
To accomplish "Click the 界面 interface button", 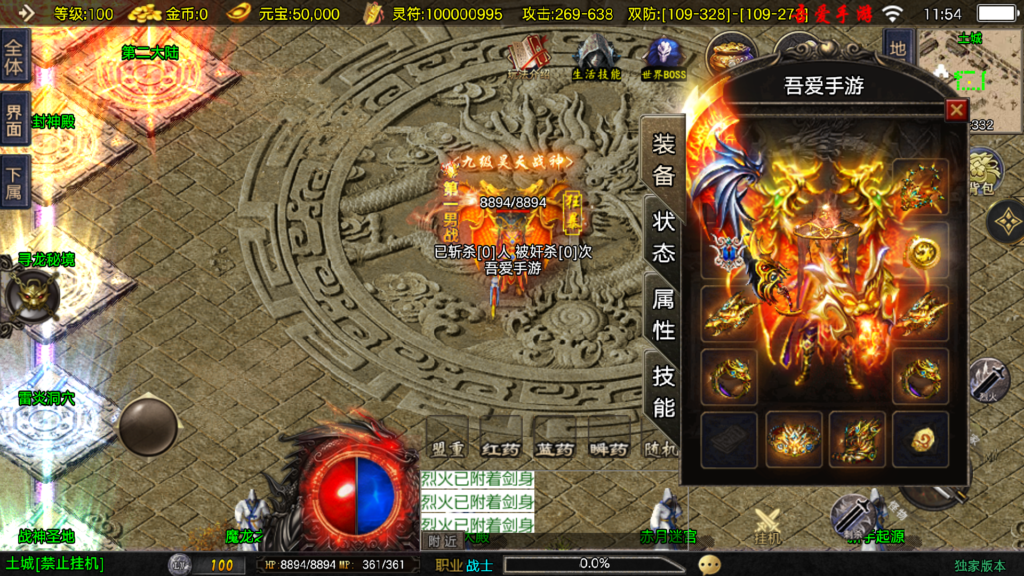I will click(14, 118).
